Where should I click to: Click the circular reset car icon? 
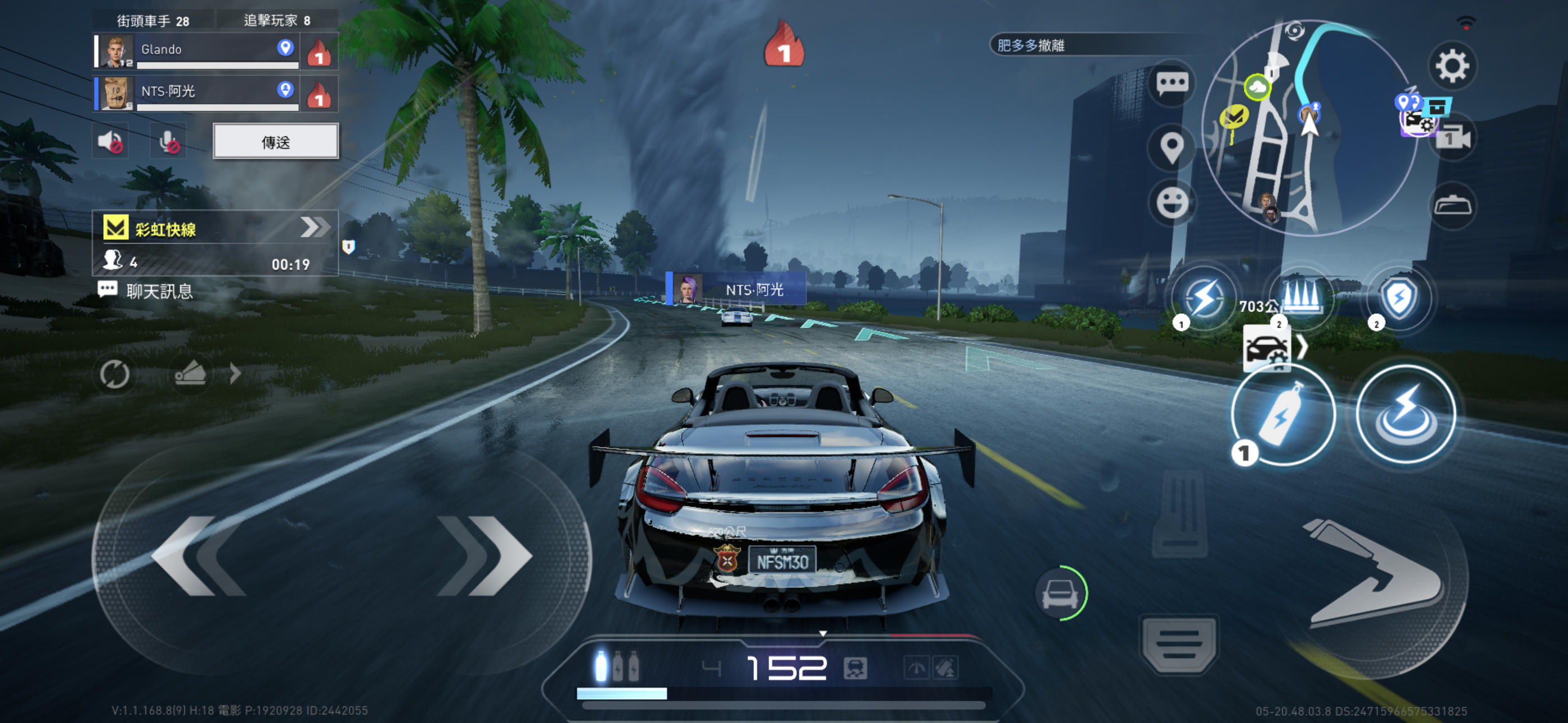click(114, 374)
